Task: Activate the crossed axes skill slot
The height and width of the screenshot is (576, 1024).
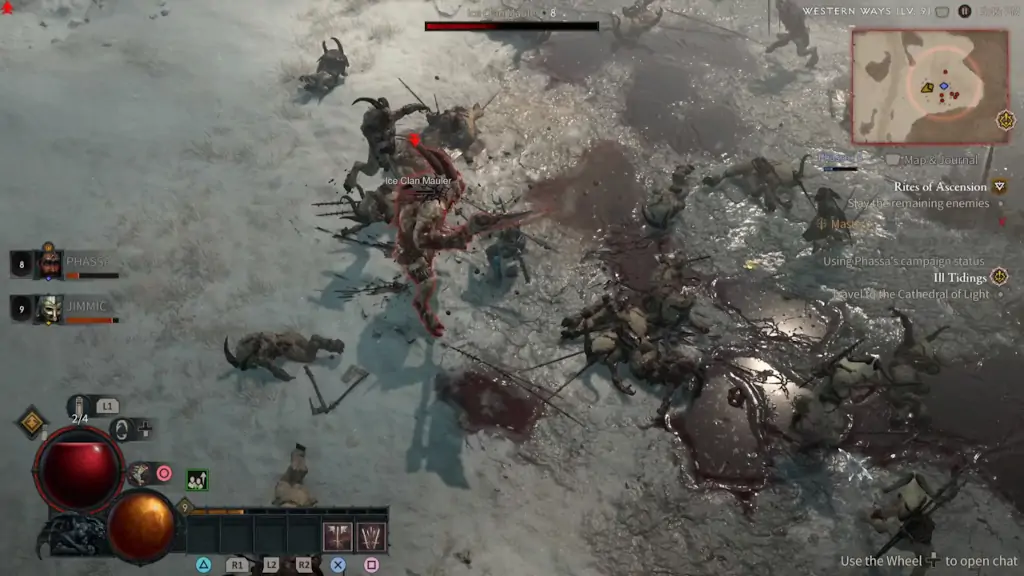Action: 337,537
